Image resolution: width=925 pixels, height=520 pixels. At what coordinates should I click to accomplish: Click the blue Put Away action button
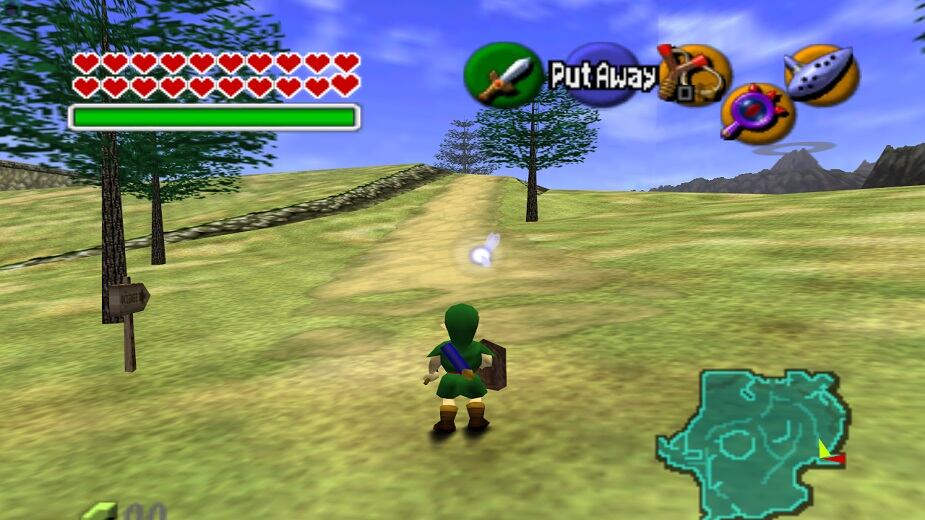click(603, 75)
